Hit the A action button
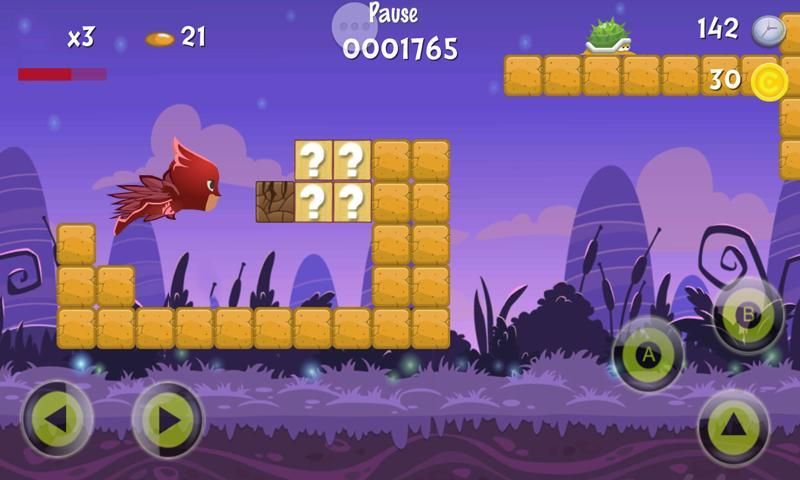800x480 pixels. click(648, 355)
